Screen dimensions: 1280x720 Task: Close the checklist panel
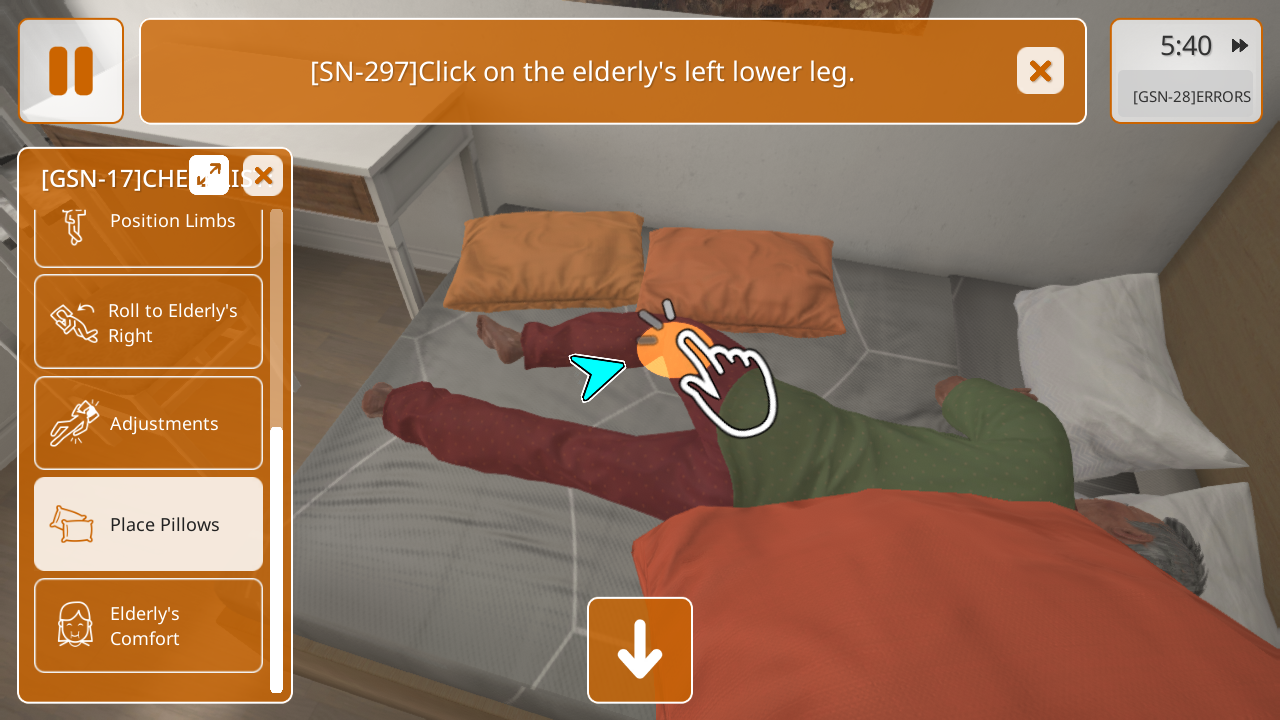263,176
